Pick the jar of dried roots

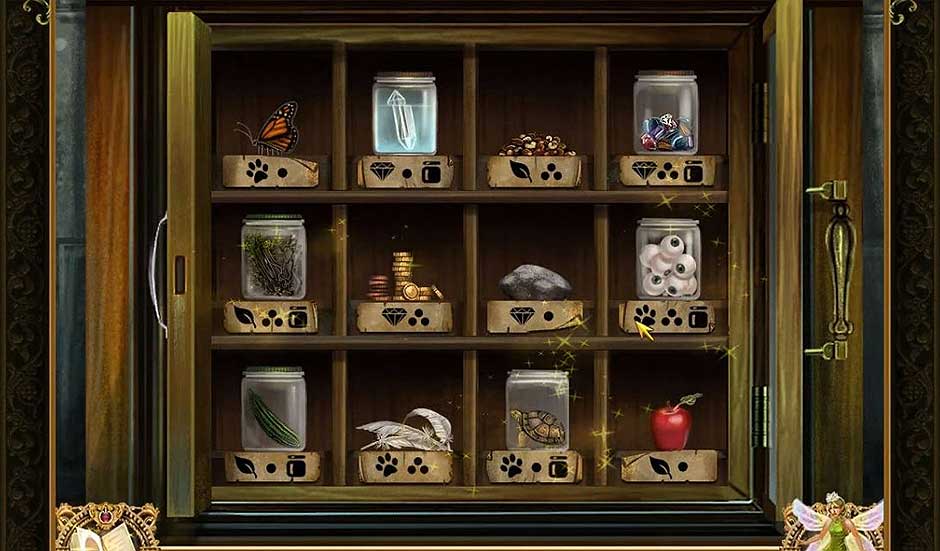(x=273, y=259)
